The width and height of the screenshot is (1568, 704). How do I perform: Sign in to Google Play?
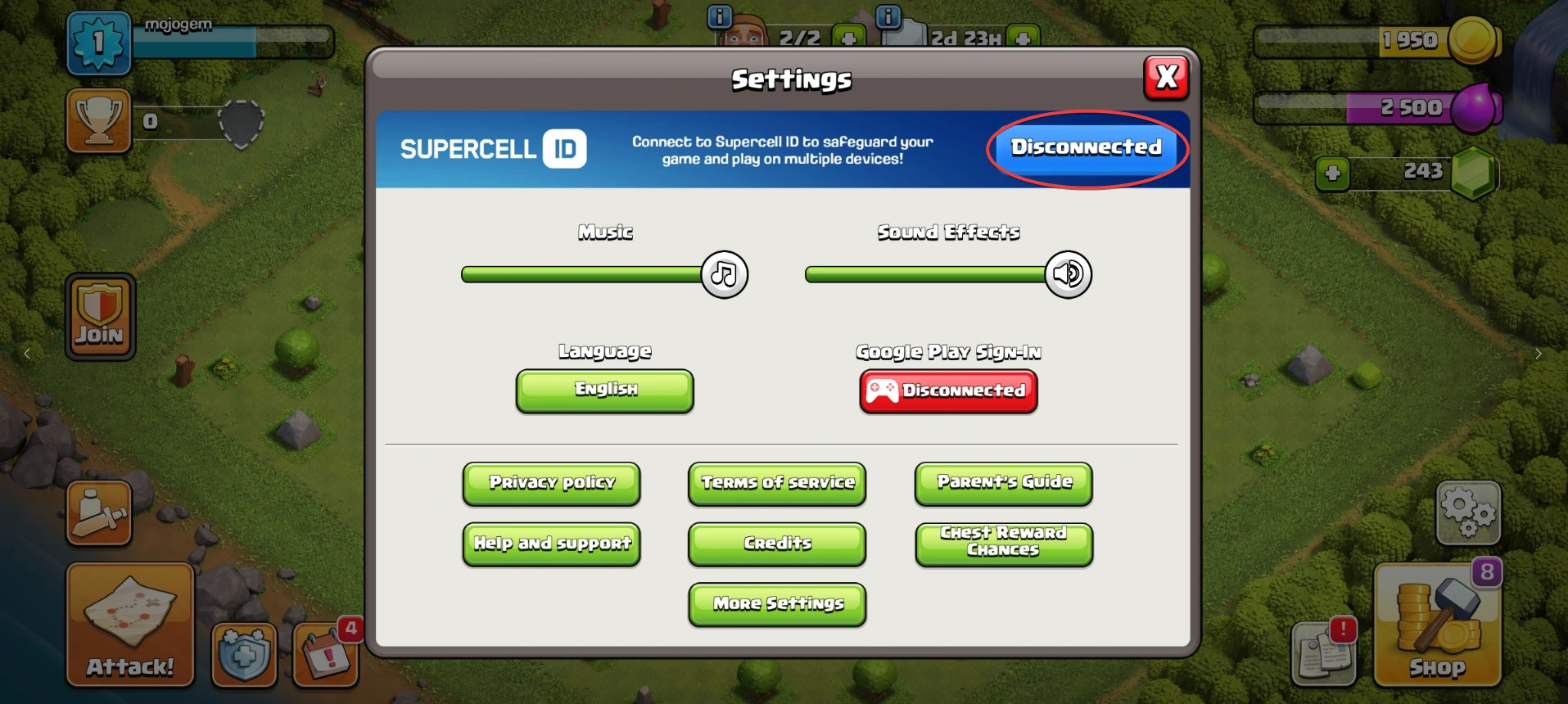[x=948, y=391]
